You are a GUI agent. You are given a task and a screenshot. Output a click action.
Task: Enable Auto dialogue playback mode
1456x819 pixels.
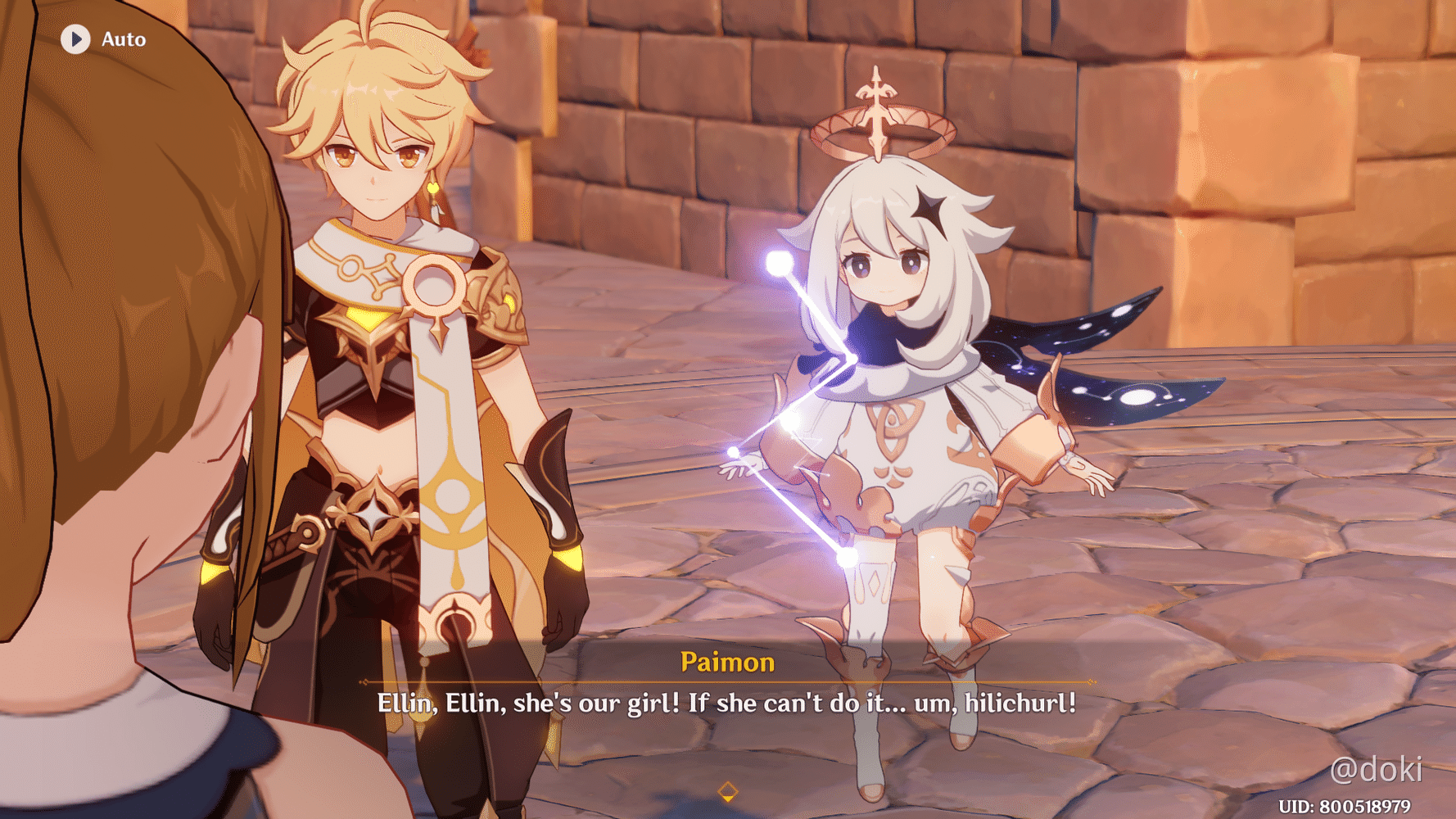(106, 38)
